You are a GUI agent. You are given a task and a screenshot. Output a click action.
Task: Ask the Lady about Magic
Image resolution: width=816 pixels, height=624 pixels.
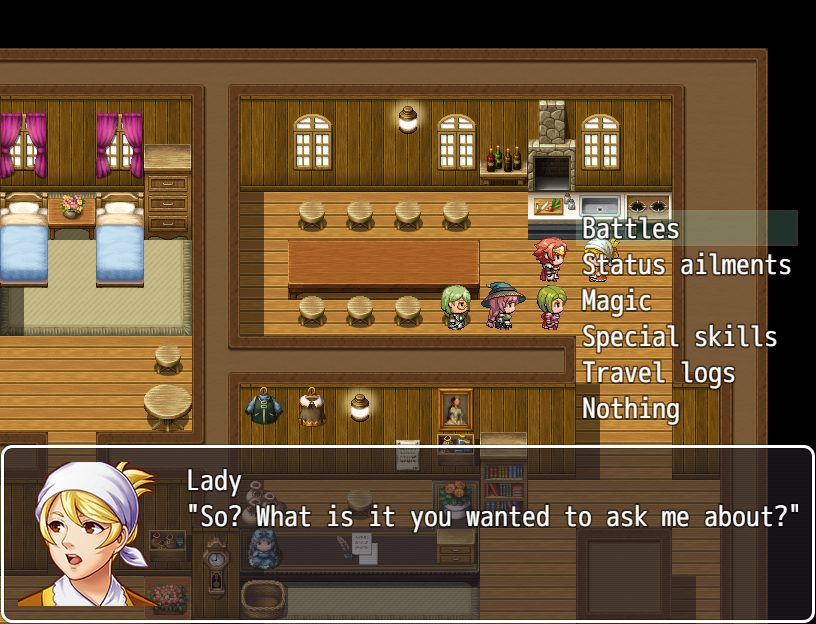617,301
